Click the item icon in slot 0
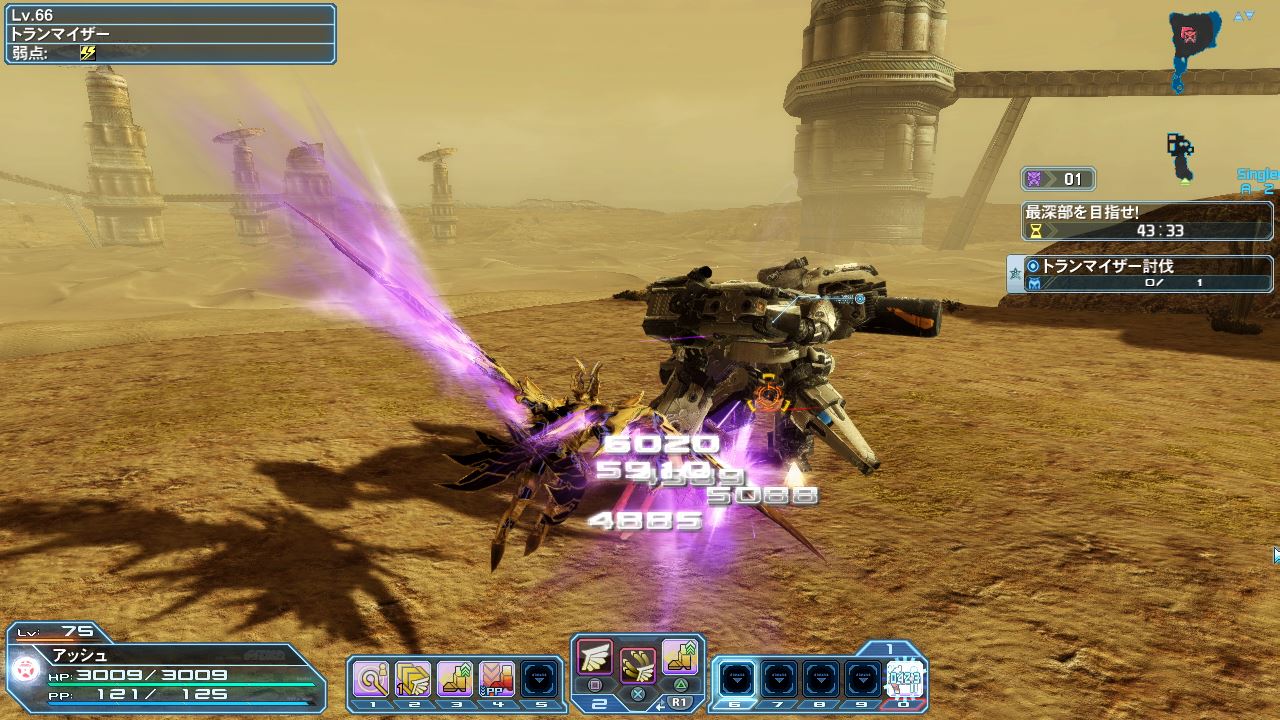 (x=904, y=679)
